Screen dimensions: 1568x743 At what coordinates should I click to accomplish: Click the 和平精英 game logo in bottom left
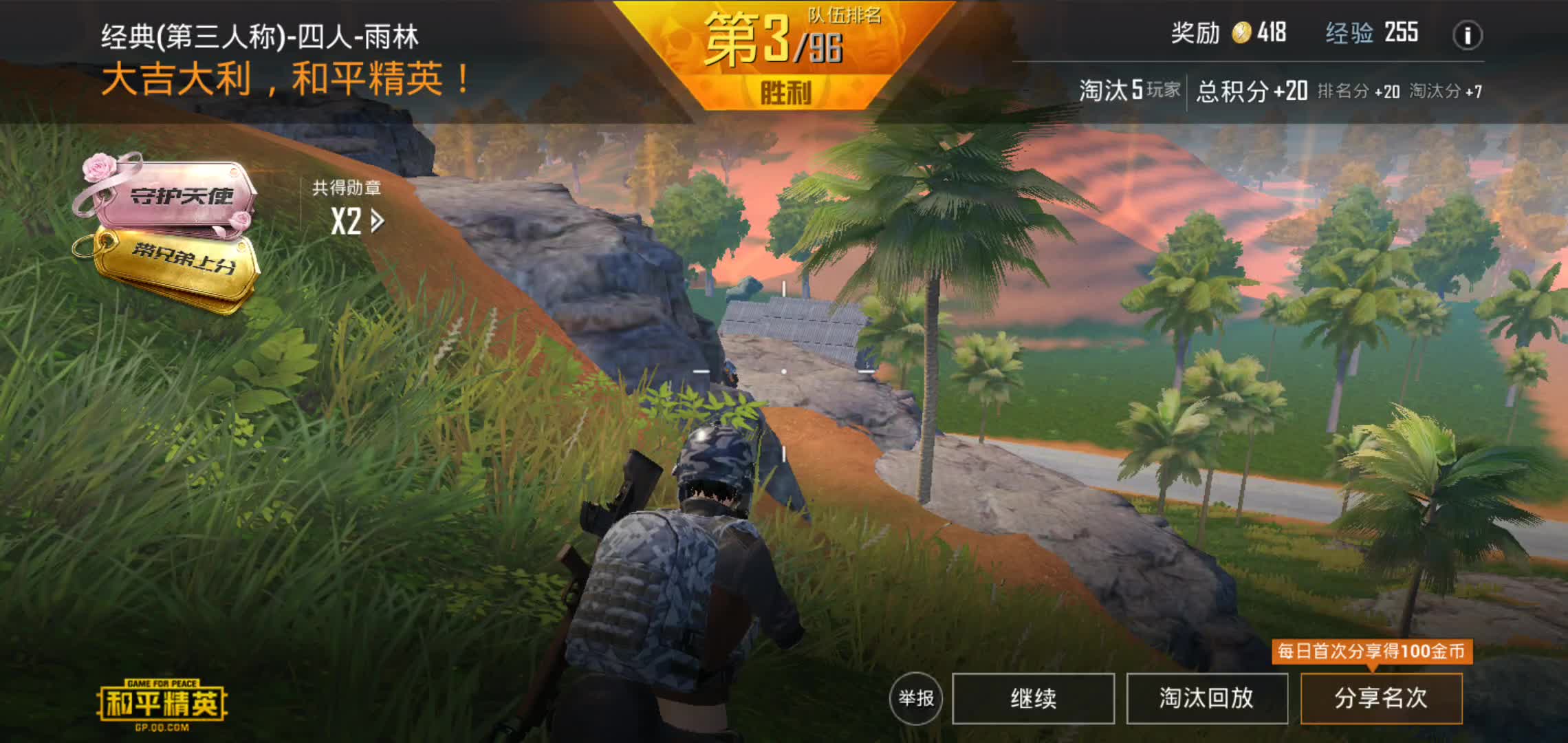[x=162, y=702]
